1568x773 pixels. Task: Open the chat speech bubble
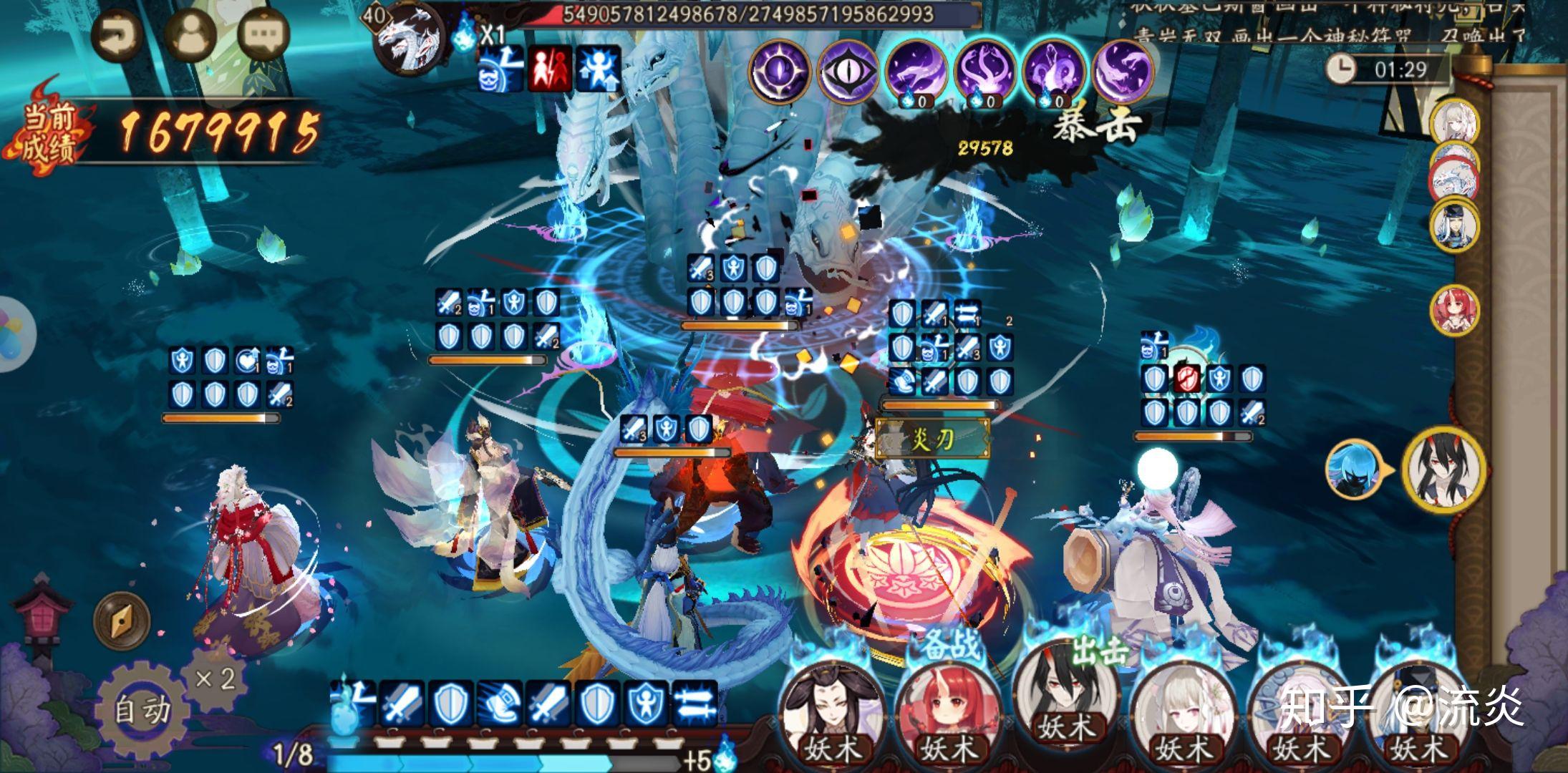263,34
